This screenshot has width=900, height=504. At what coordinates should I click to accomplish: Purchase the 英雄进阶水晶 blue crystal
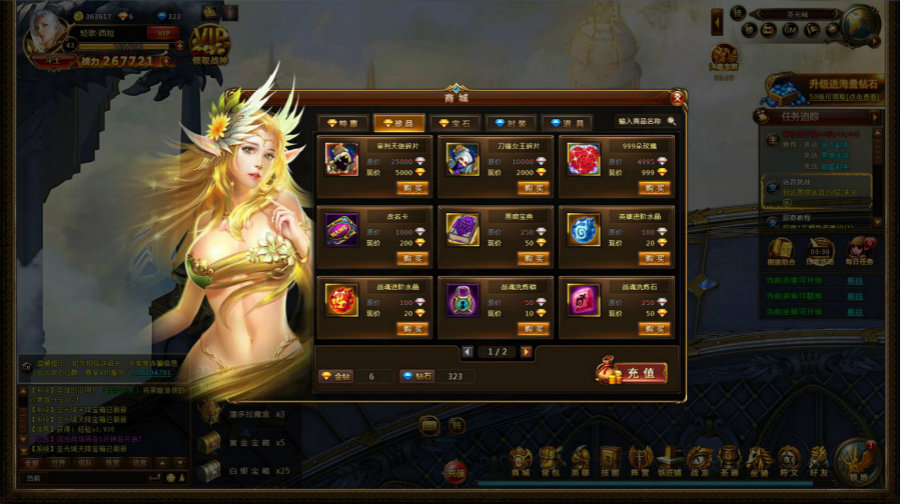pos(655,258)
